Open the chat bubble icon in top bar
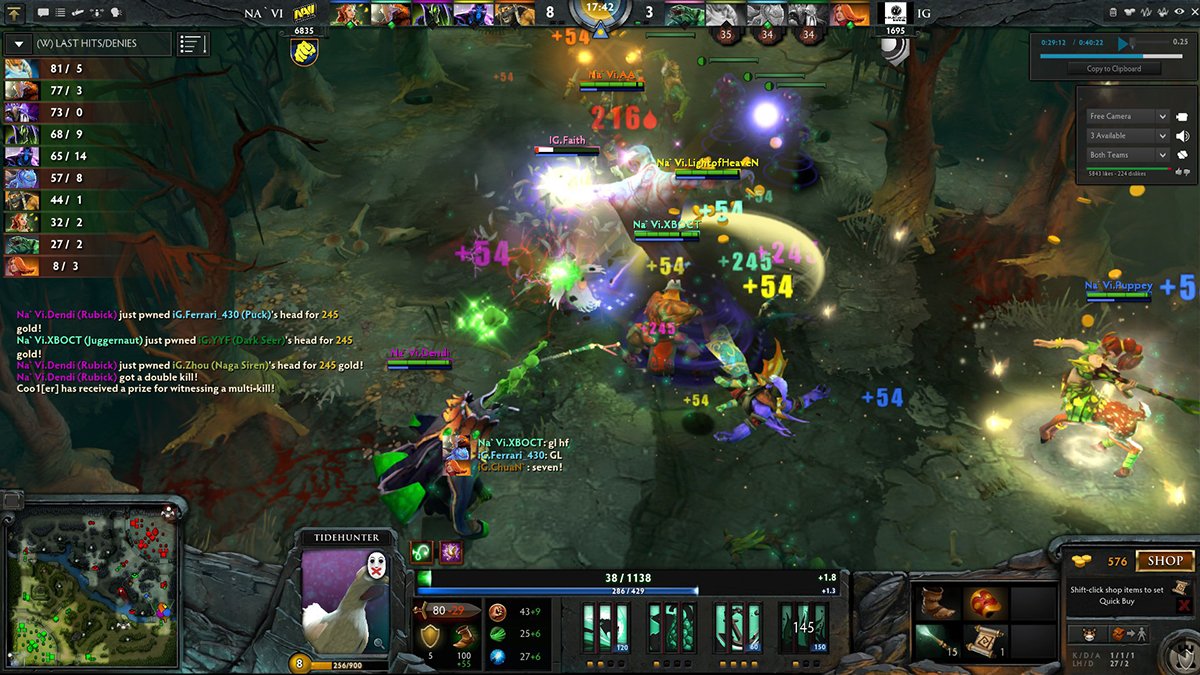Viewport: 1200px width, 675px height. 43,13
